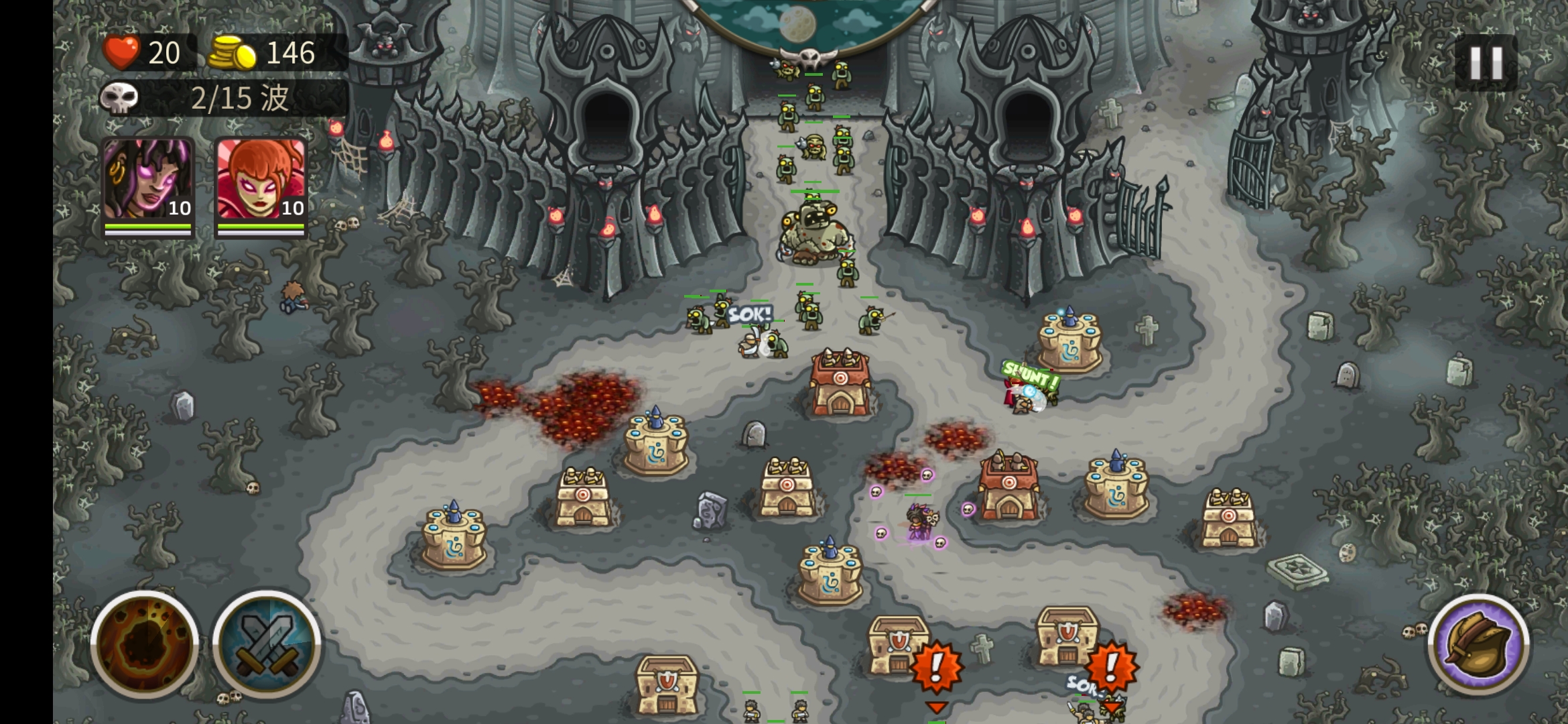The image size is (1568, 724).
Task: Activate the meteor rain of fire spell
Action: tap(145, 644)
